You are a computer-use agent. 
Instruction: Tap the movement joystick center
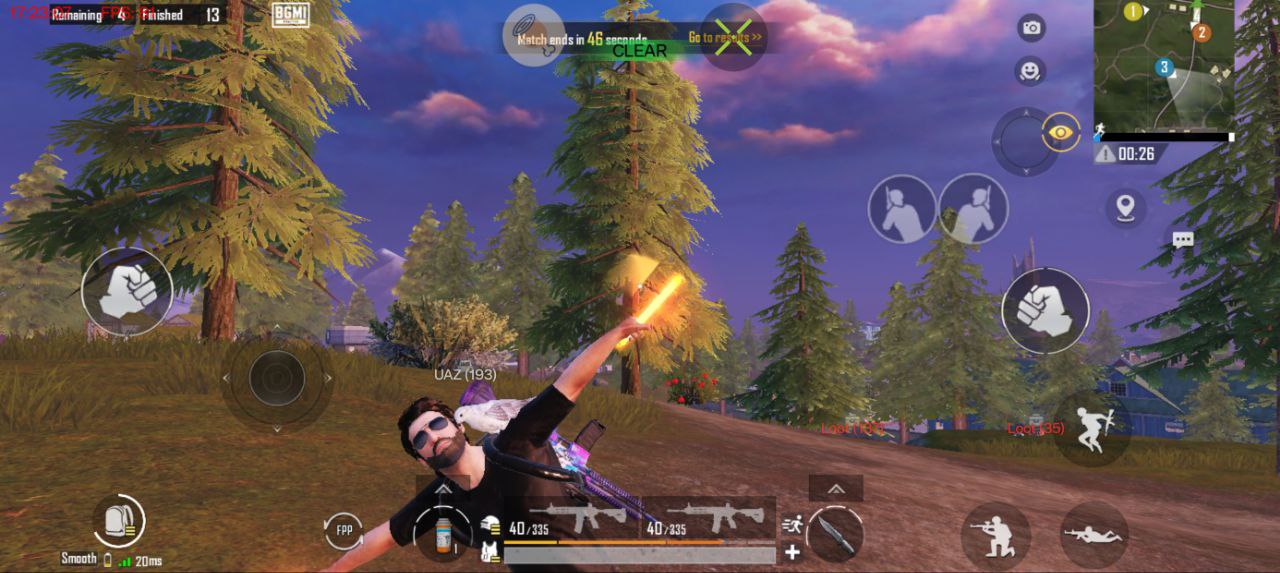(276, 379)
